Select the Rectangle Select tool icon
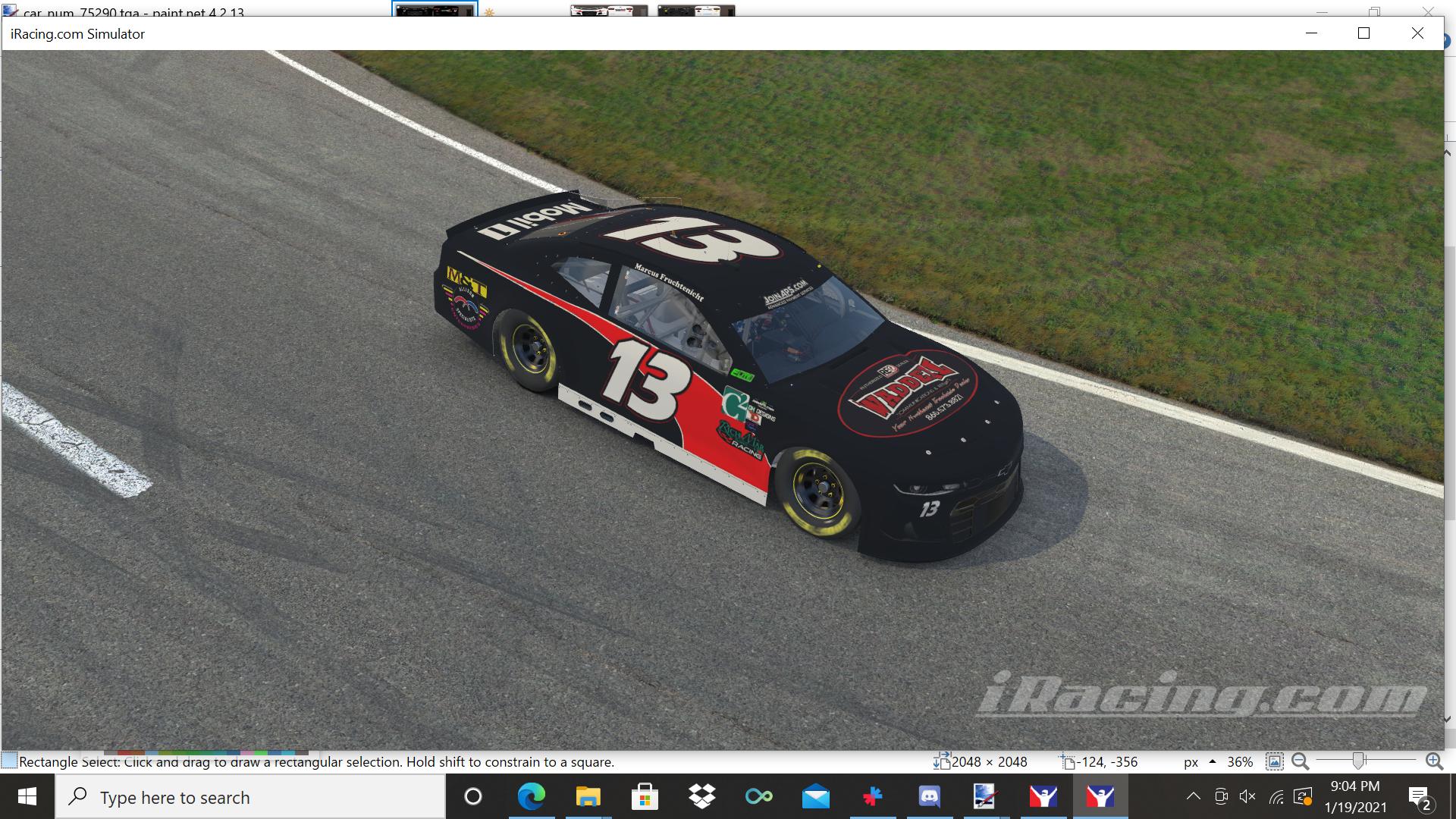The height and width of the screenshot is (819, 1456). point(8,761)
